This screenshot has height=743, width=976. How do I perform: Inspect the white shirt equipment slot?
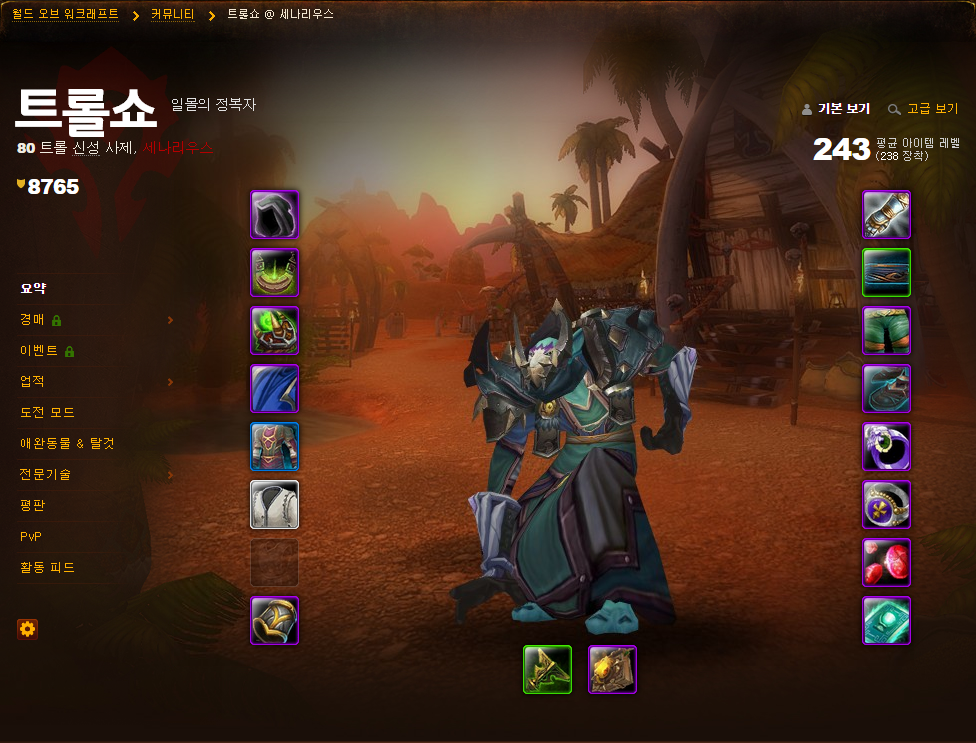tap(274, 505)
